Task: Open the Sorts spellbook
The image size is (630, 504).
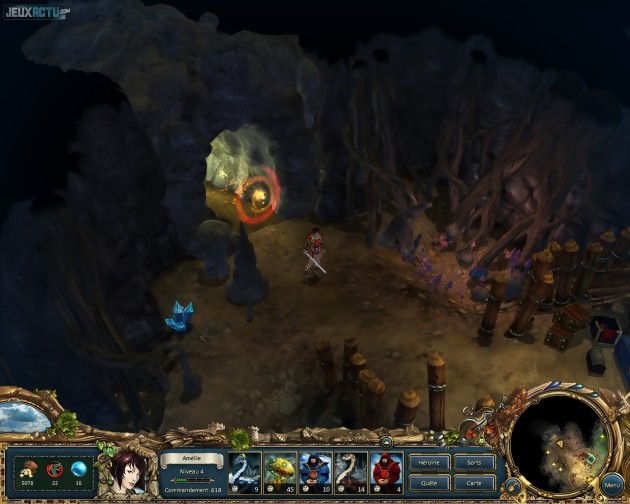Action: pyautogui.click(x=474, y=463)
